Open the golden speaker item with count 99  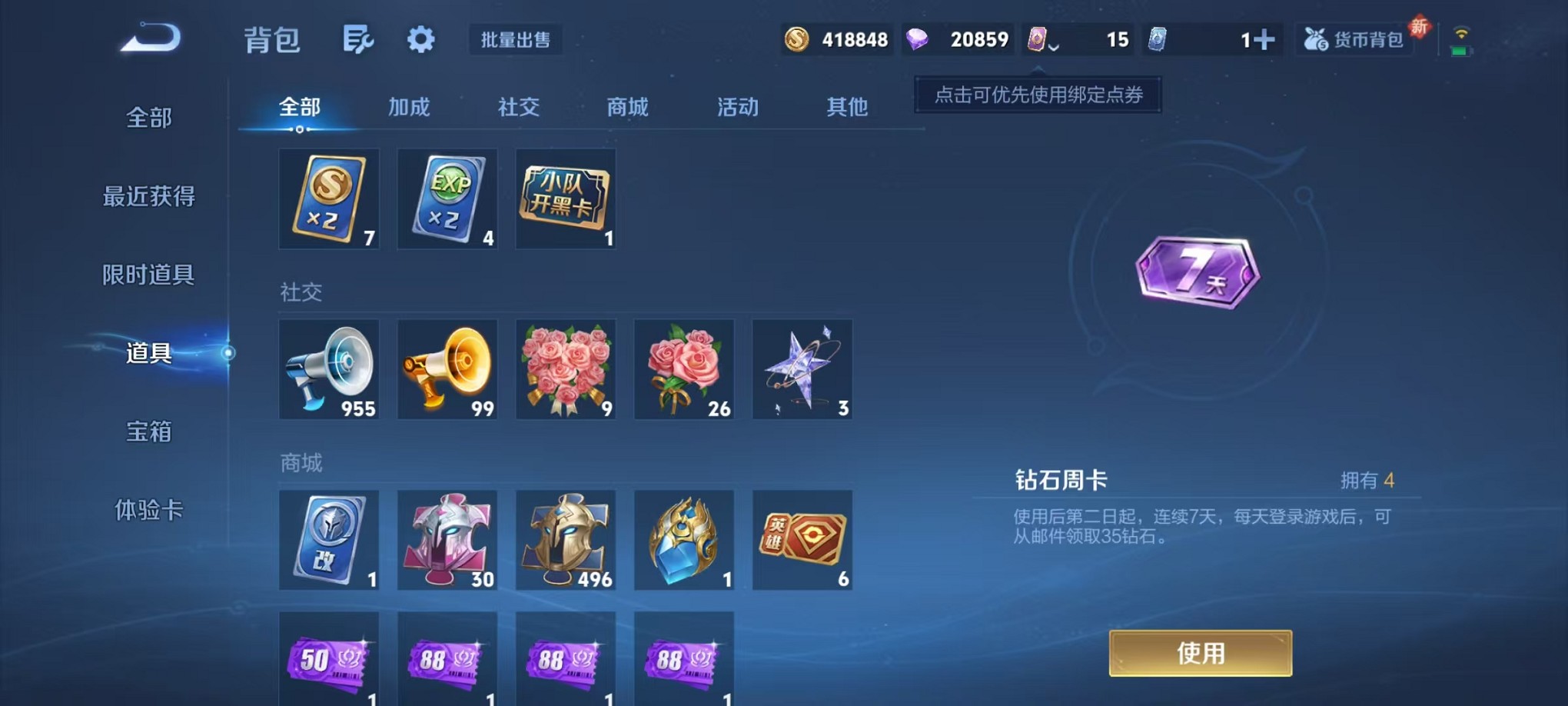pyautogui.click(x=447, y=369)
